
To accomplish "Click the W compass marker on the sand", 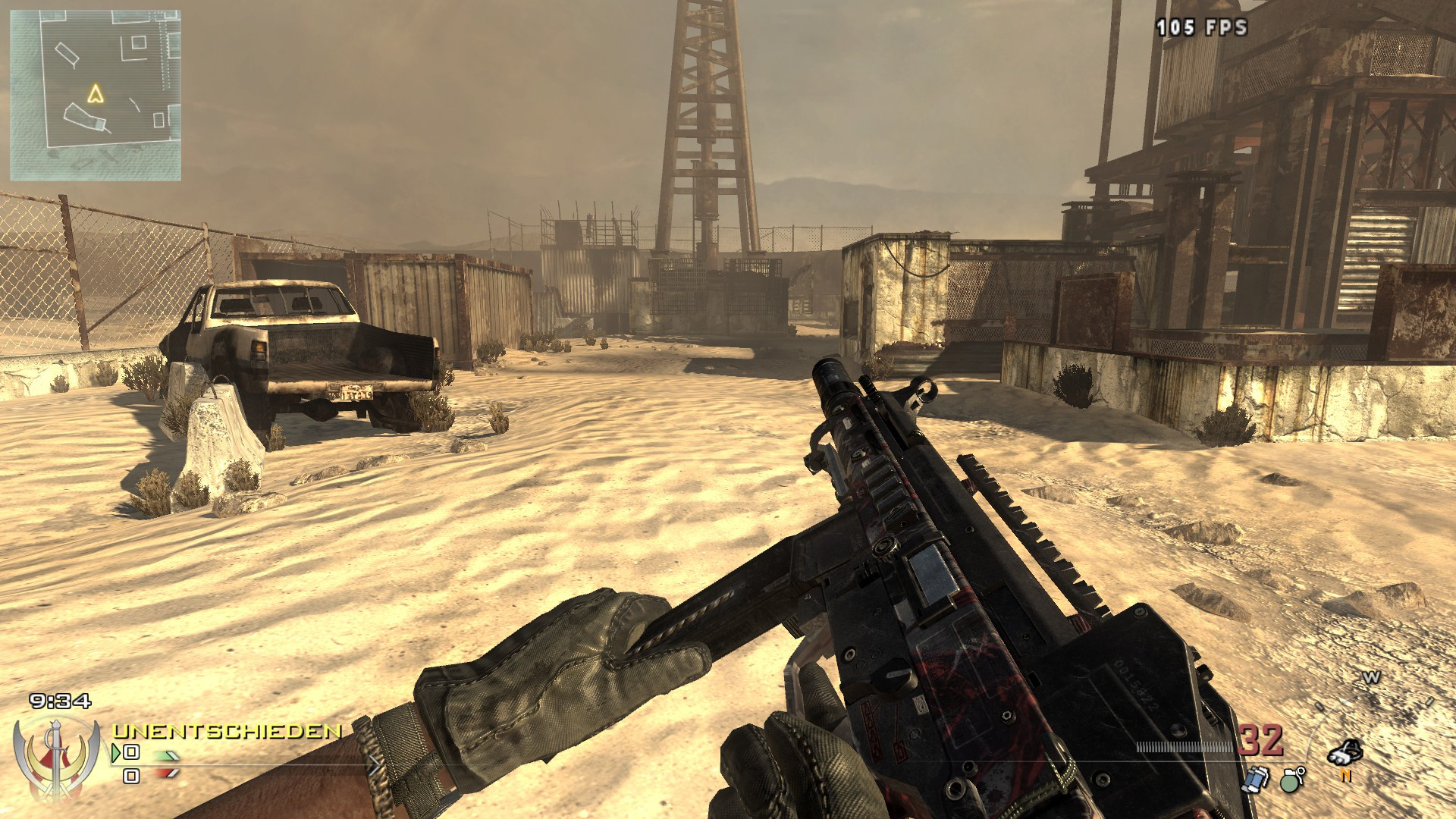I will pos(1372,677).
